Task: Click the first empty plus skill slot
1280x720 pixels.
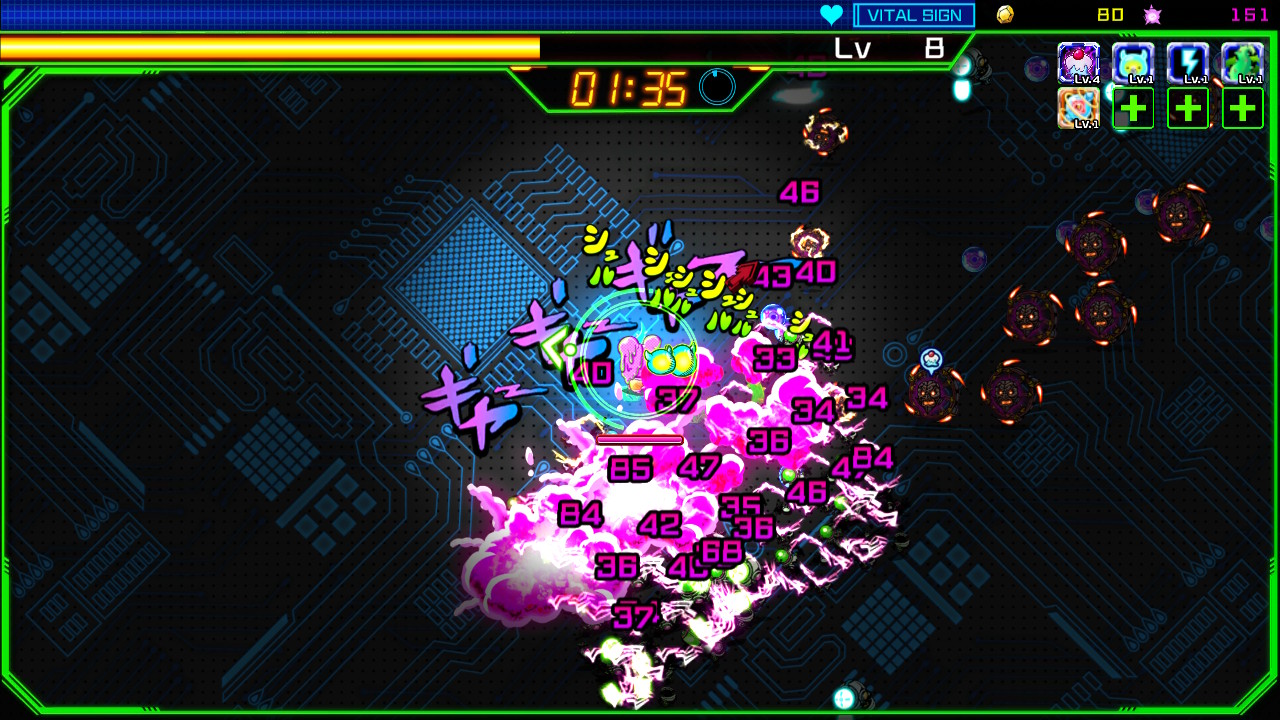Action: pos(1133,107)
